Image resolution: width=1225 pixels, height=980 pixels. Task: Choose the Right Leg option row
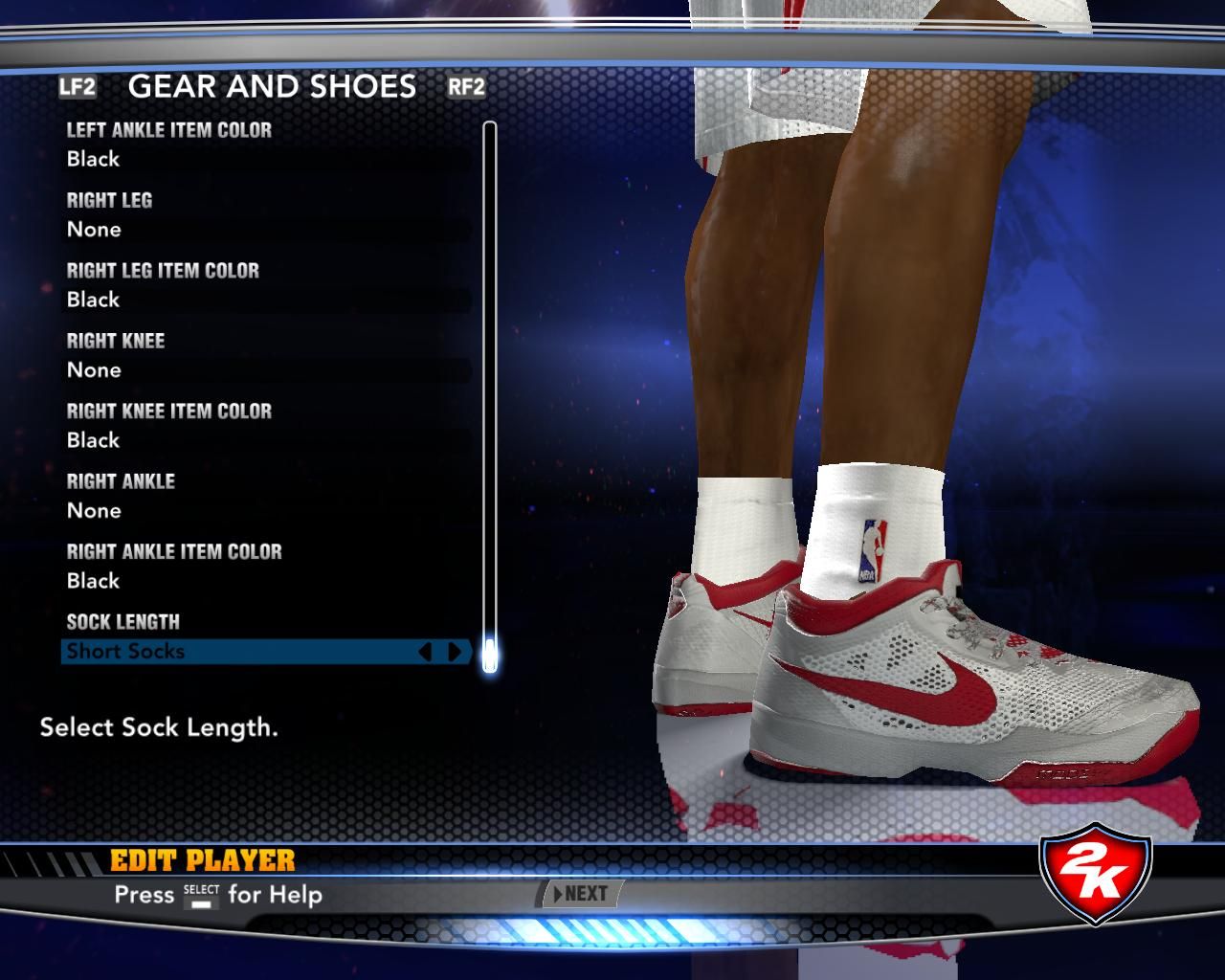pos(266,230)
